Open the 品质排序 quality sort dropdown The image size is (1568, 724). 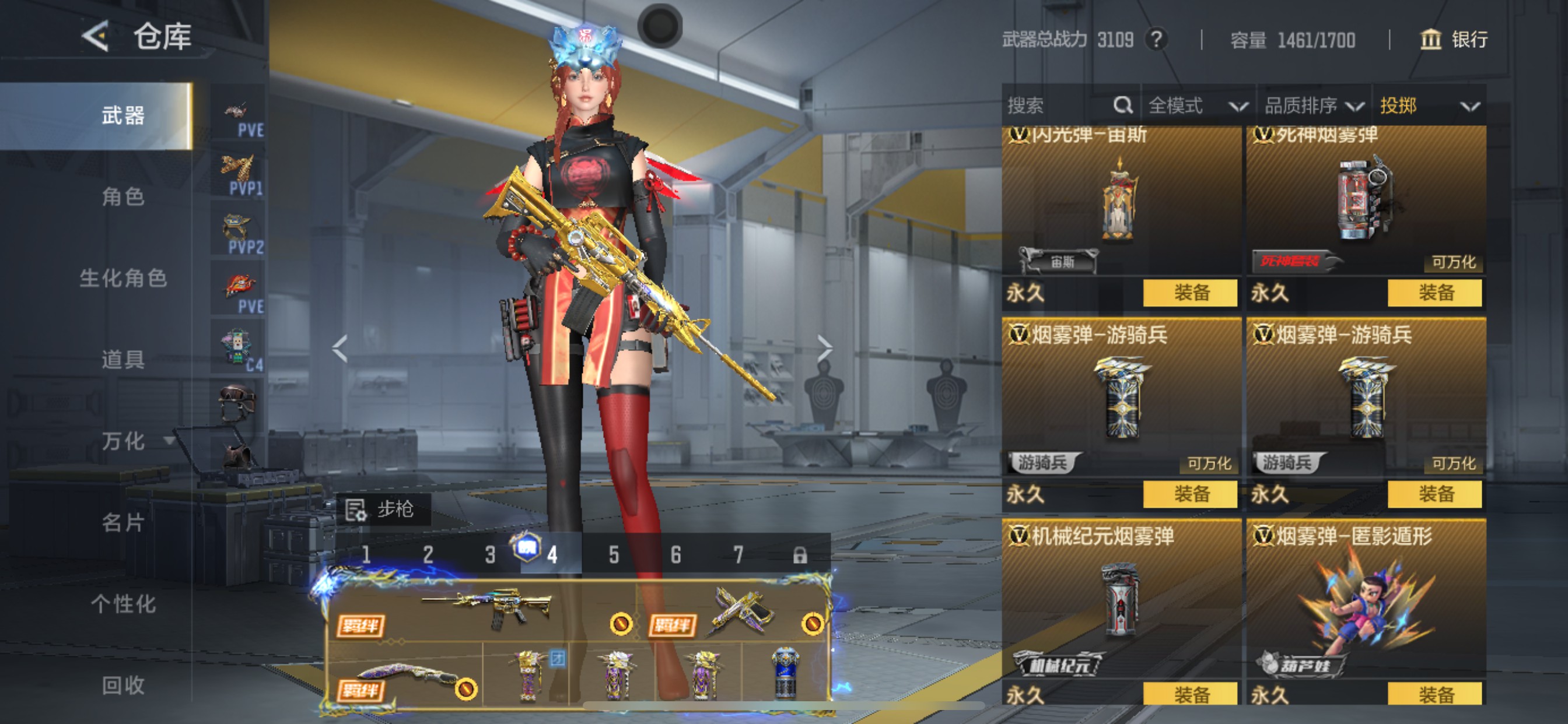pyautogui.click(x=1313, y=106)
